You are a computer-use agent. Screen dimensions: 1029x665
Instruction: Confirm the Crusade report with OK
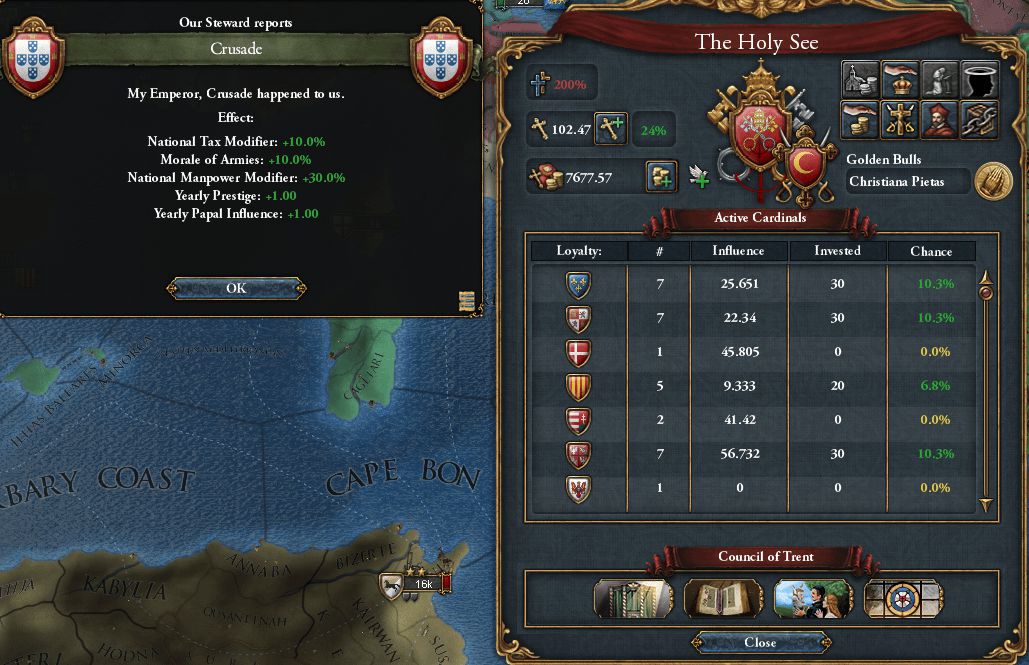(236, 288)
